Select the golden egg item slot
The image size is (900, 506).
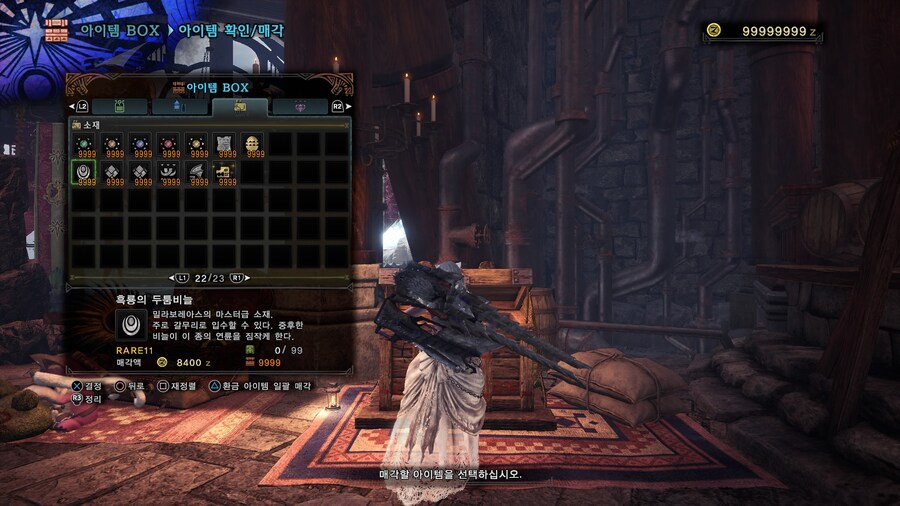click(253, 146)
